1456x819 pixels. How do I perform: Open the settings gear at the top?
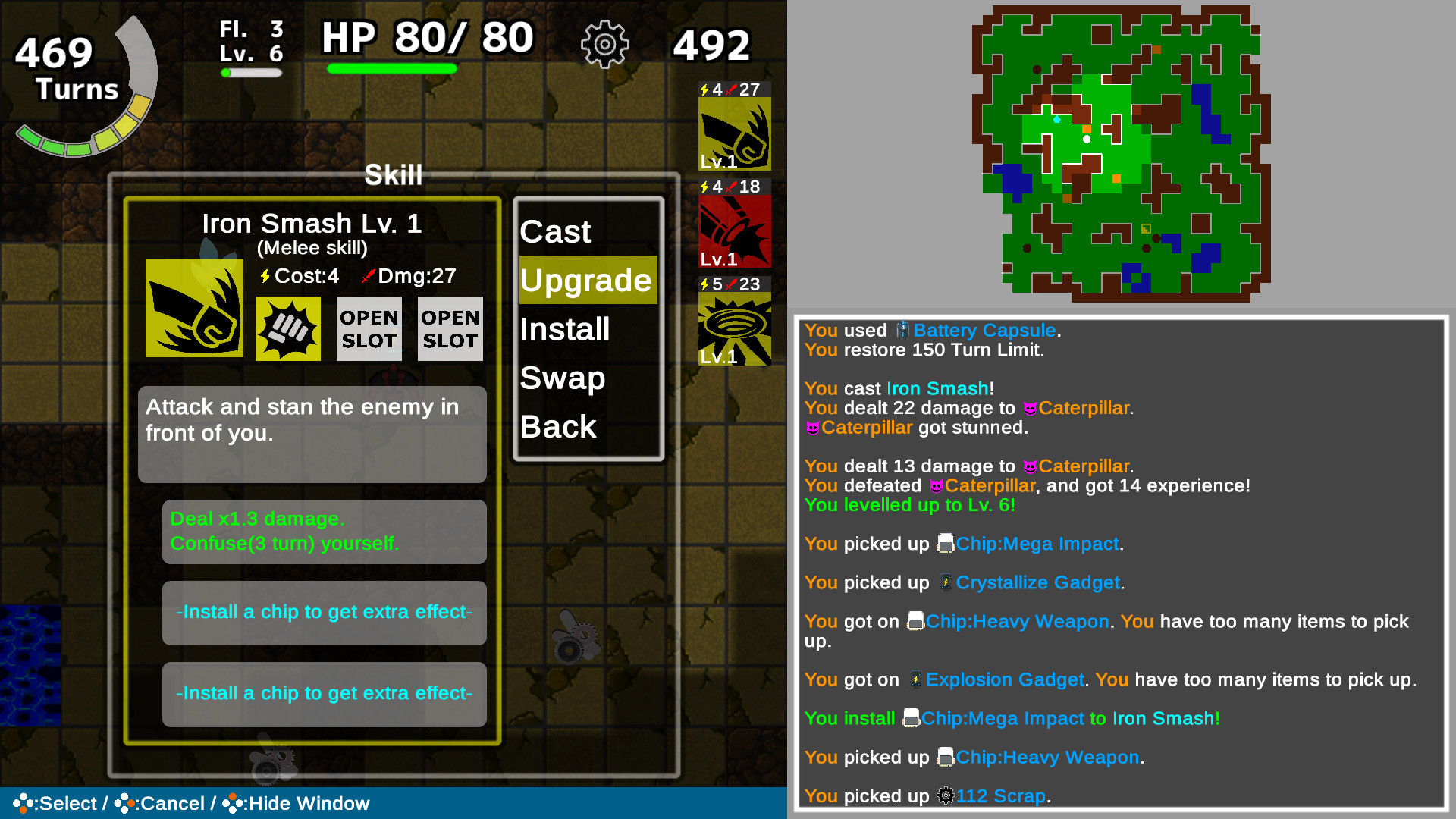(x=604, y=44)
